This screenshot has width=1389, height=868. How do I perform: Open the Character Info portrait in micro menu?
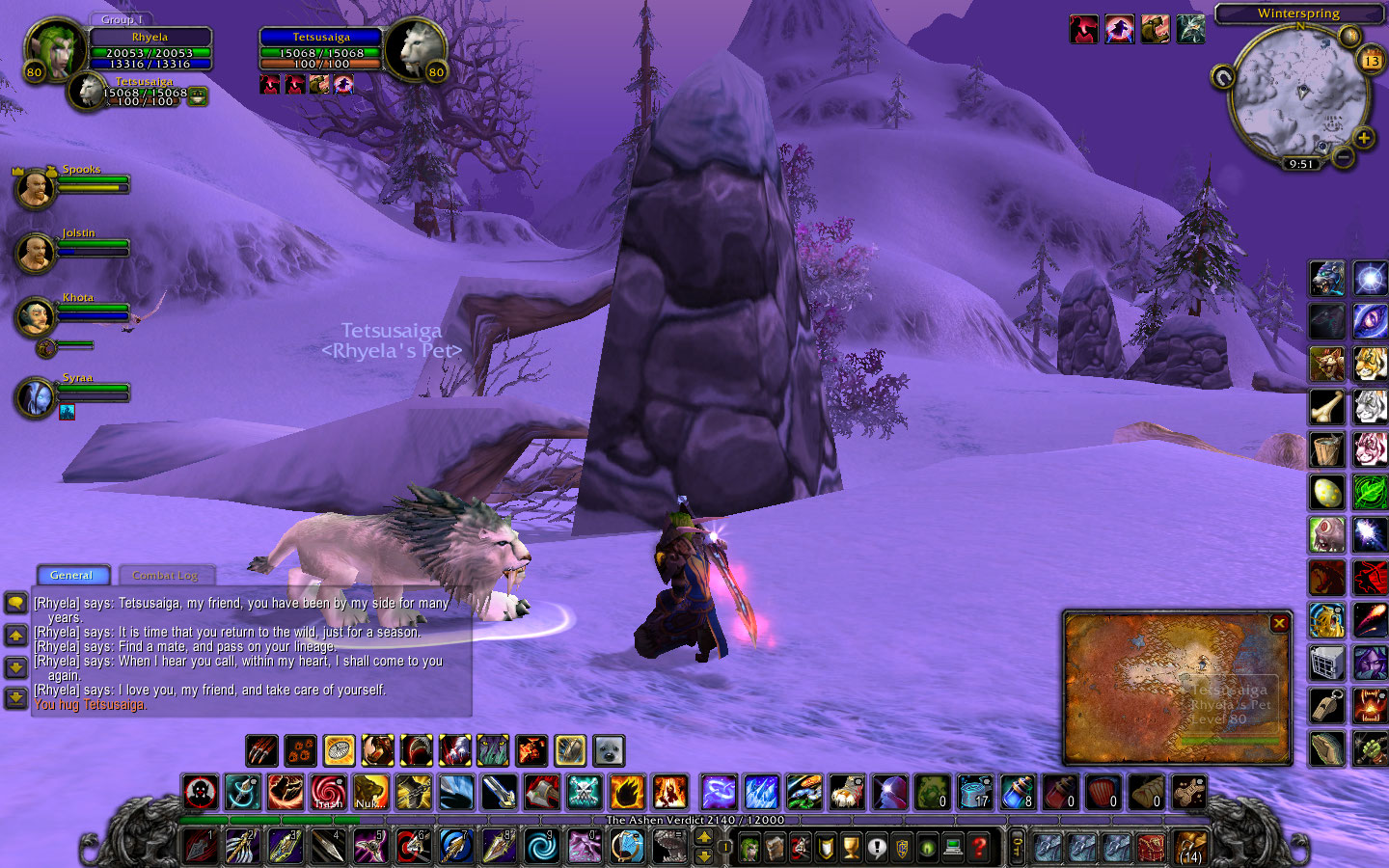(x=749, y=847)
